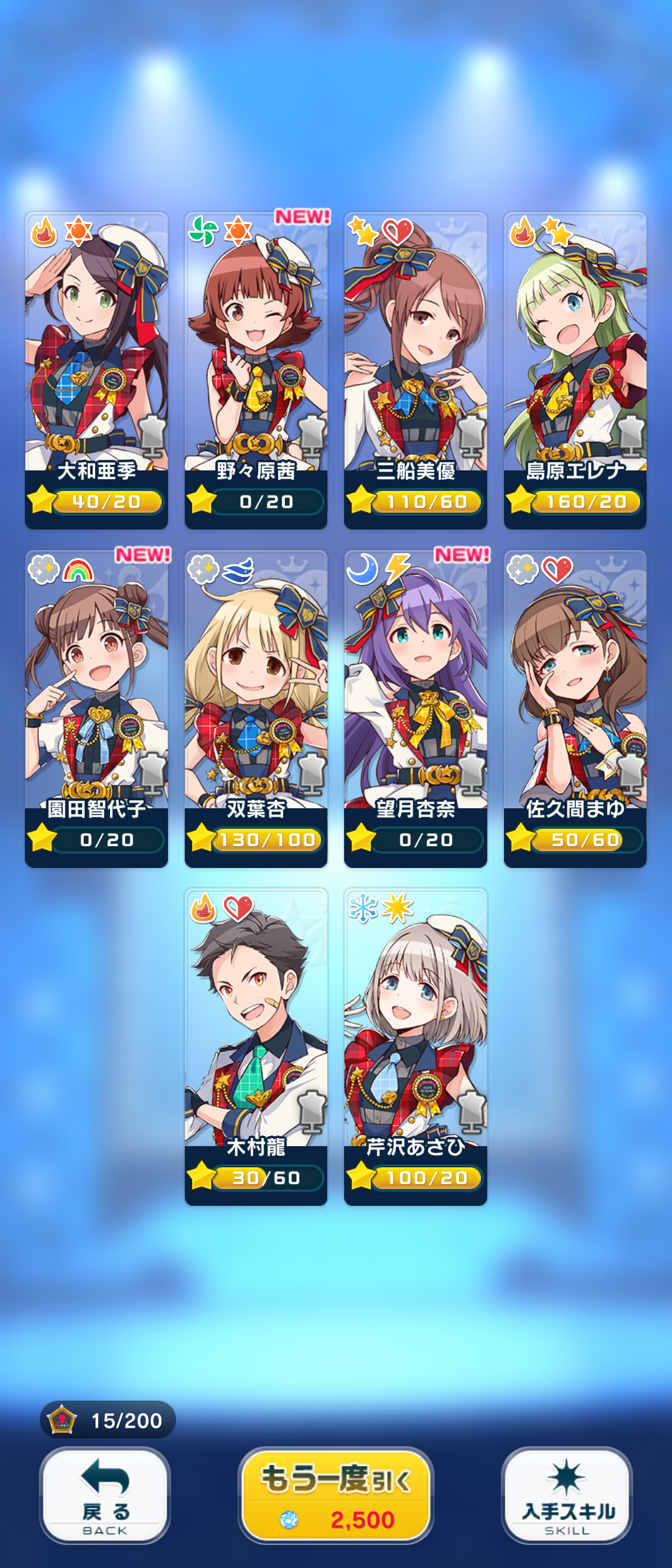Screen dimensions: 672x1568
Task: Open the 入手スキル SKILL list
Action: [x=567, y=1495]
